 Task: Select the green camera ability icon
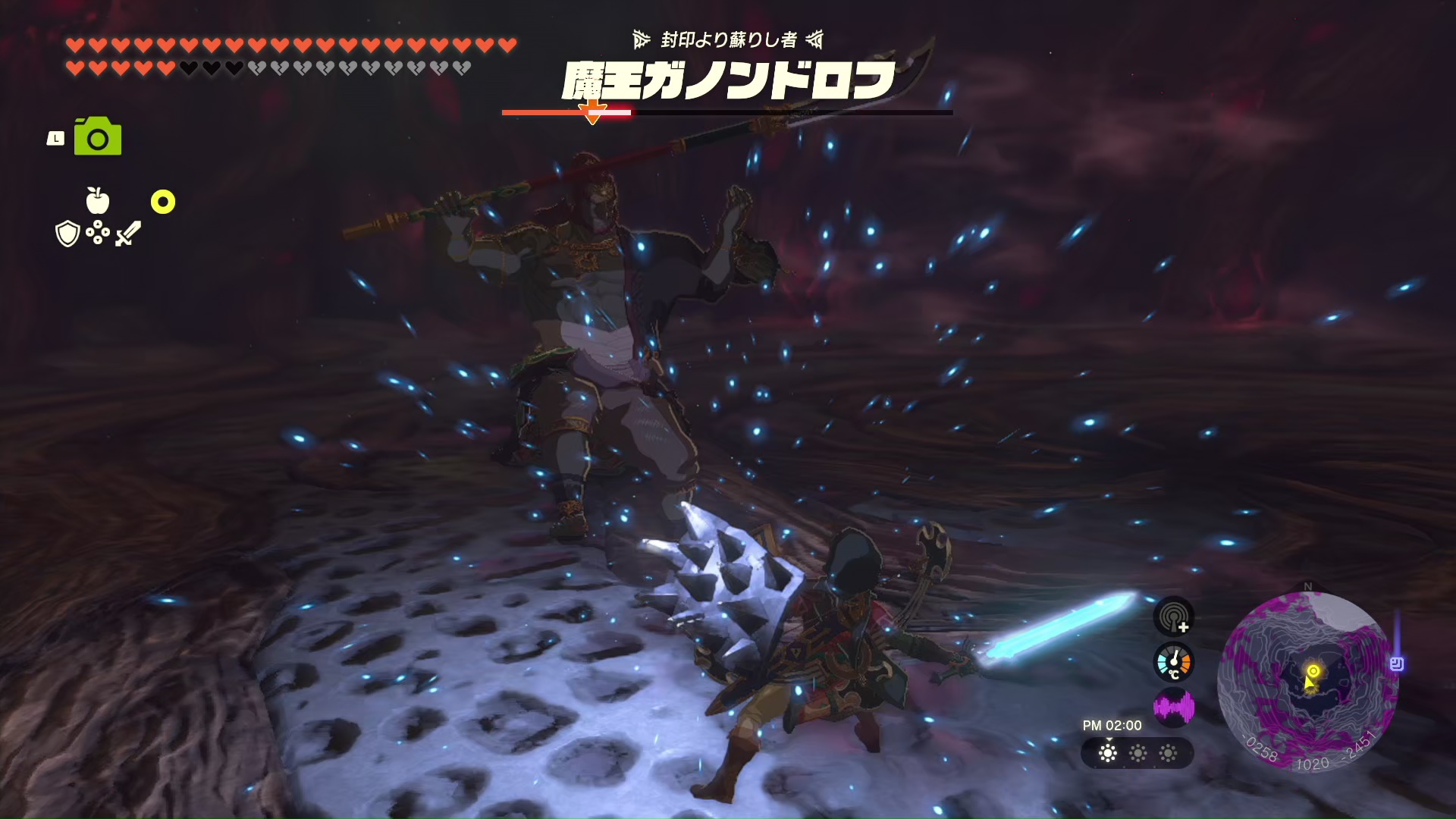point(98,136)
